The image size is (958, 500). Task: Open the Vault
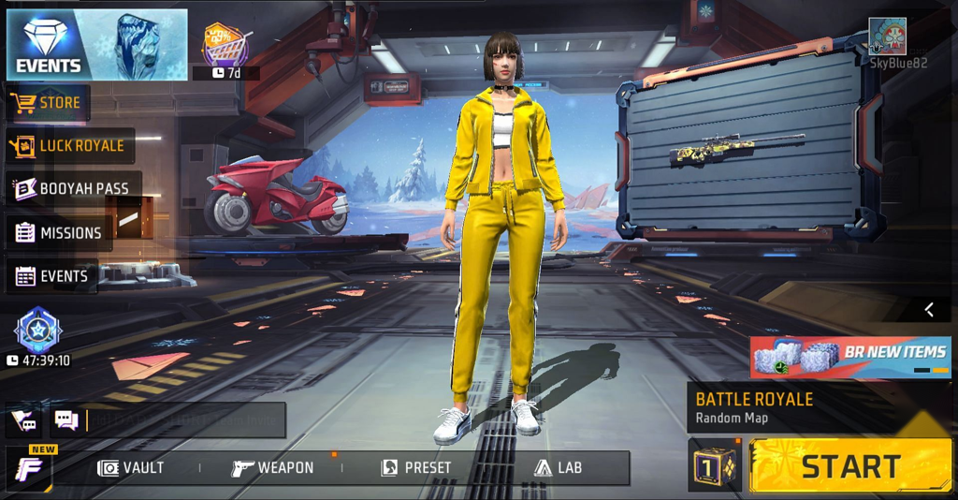(131, 468)
